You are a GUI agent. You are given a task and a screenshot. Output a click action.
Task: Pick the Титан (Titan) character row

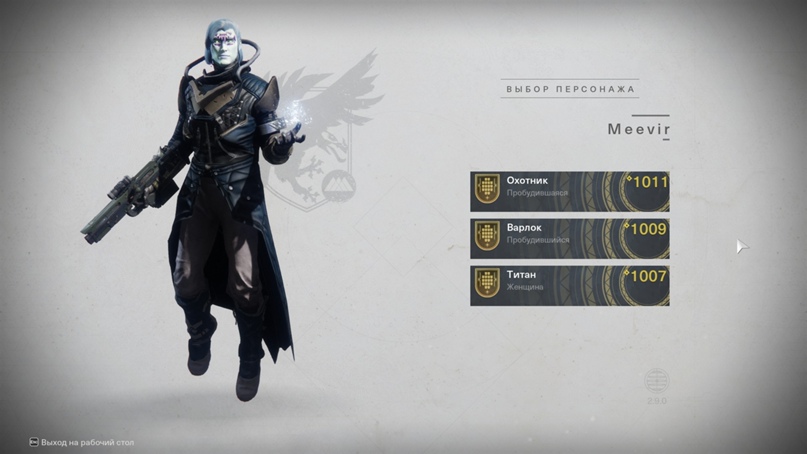[x=569, y=285]
